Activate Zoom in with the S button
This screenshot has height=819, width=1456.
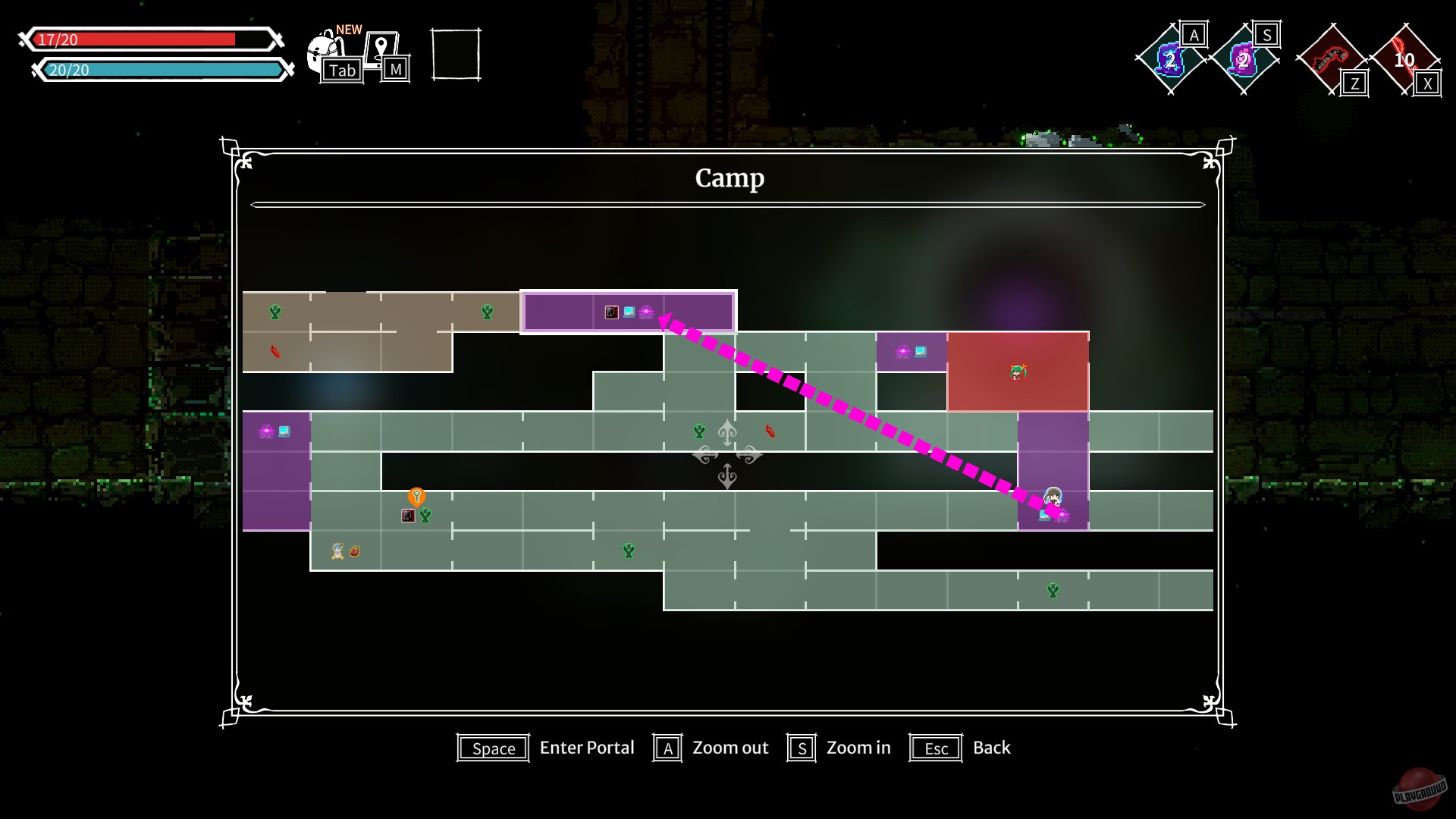tap(802, 748)
